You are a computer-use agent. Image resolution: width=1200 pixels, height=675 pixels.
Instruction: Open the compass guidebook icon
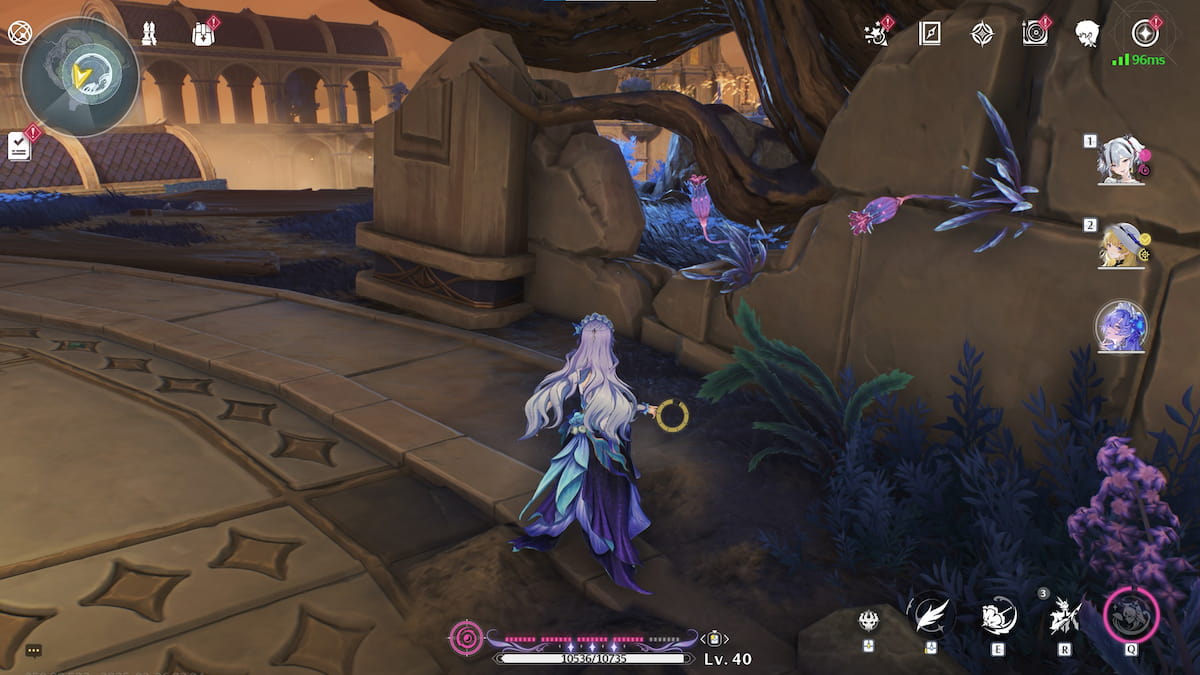pos(930,34)
